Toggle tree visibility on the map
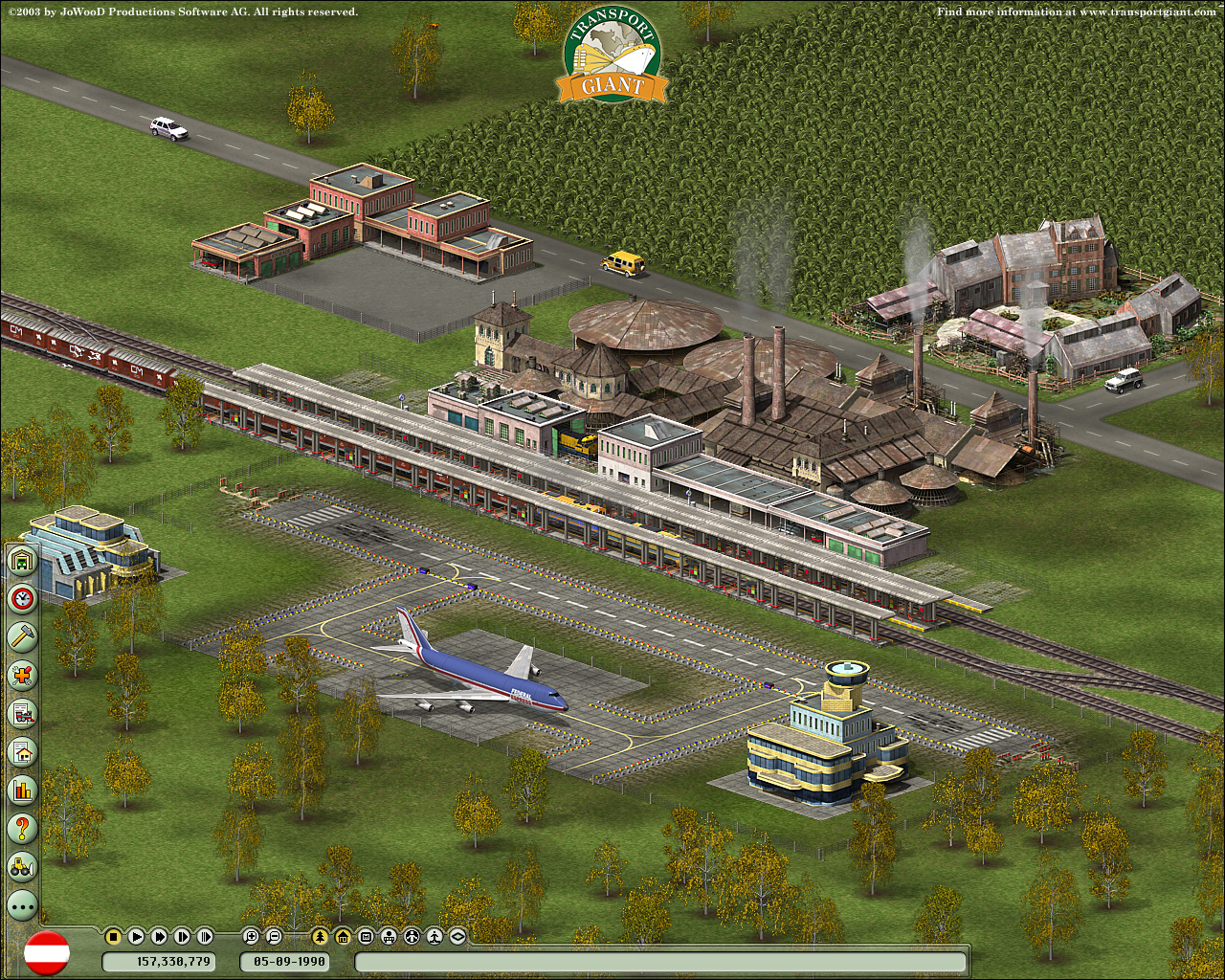The image size is (1225, 980). (x=320, y=936)
